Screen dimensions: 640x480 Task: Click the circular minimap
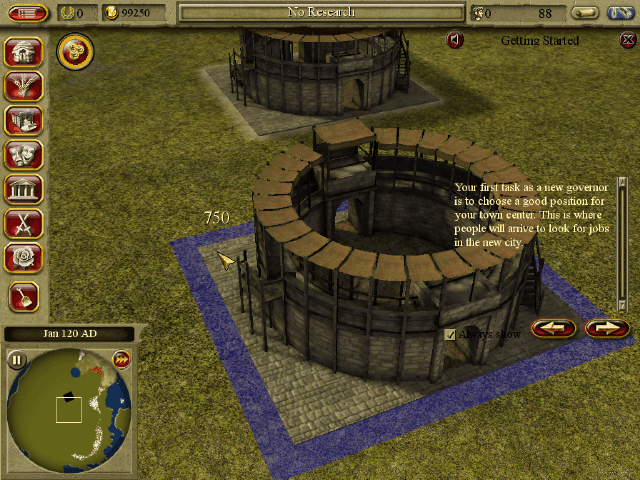click(68, 410)
